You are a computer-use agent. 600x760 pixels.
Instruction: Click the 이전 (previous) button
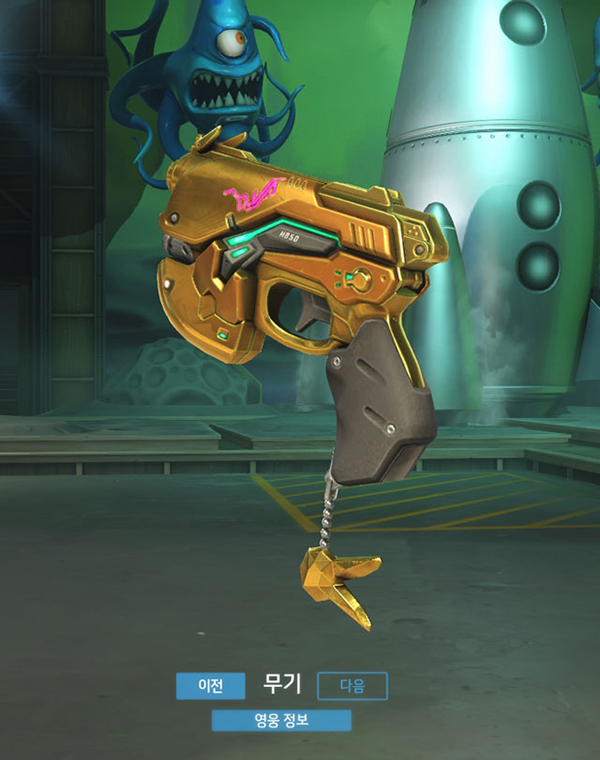pos(211,685)
